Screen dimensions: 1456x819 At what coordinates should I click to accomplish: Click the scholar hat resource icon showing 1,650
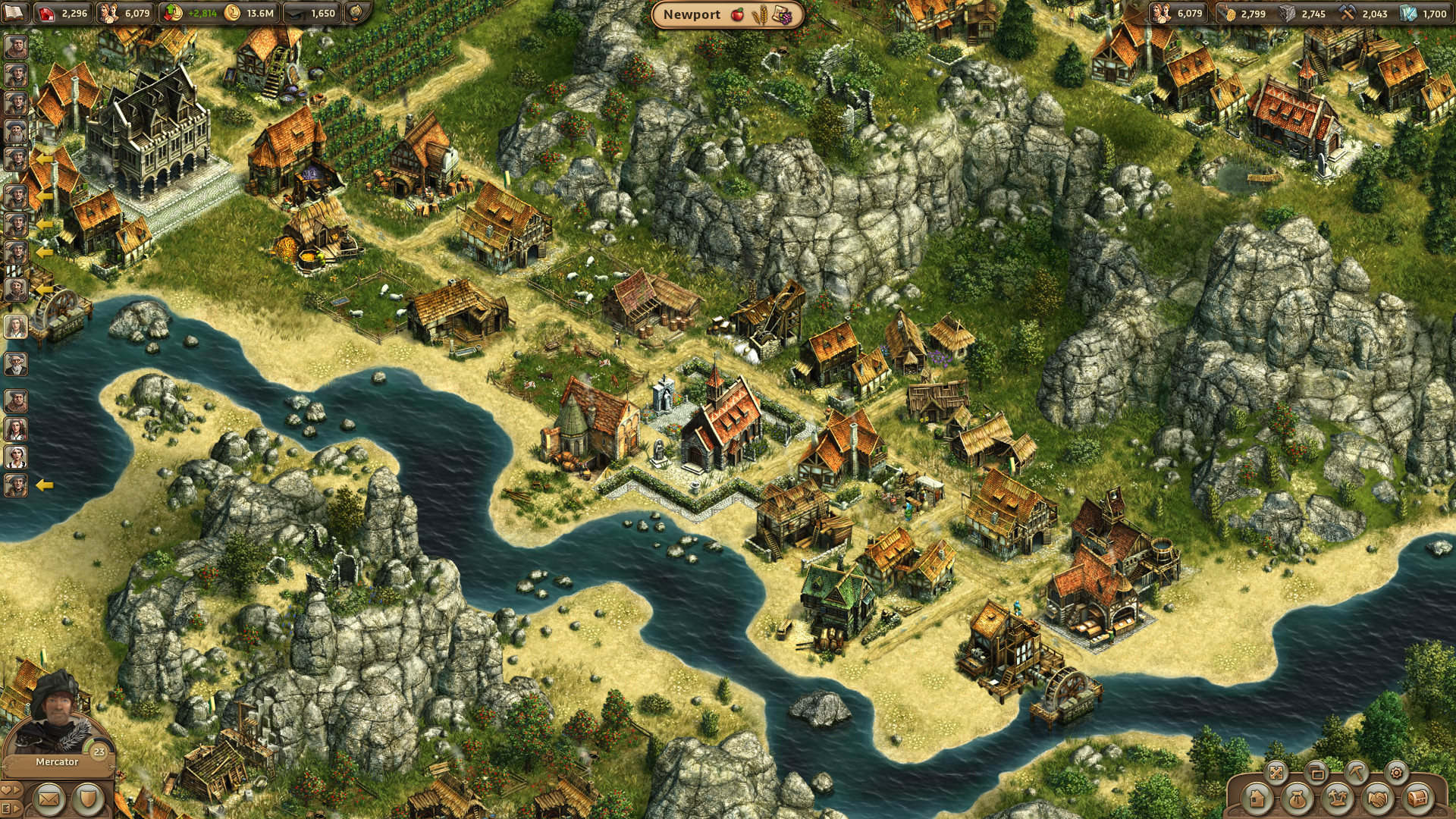tap(296, 13)
